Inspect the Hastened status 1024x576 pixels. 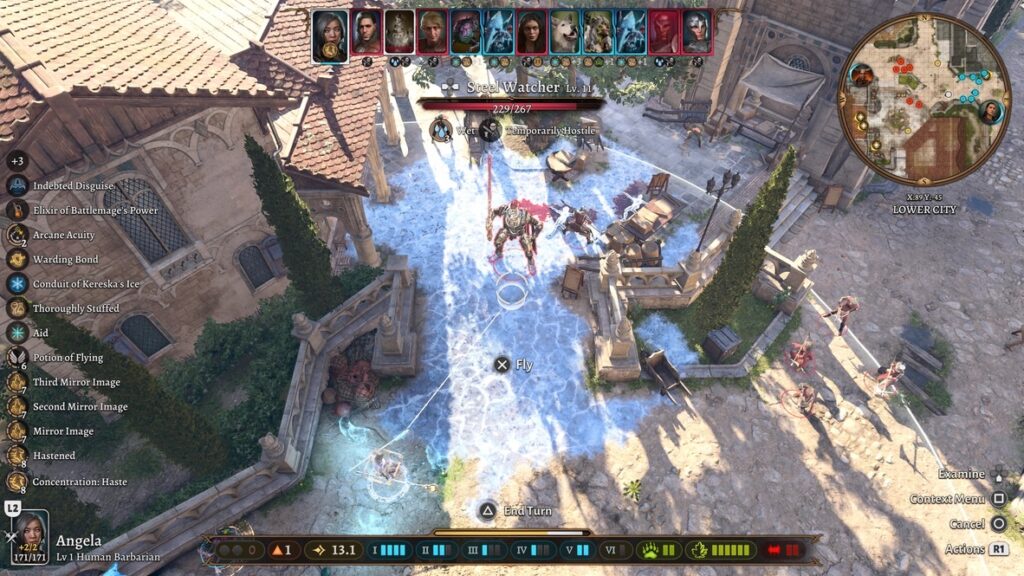pyautogui.click(x=17, y=455)
